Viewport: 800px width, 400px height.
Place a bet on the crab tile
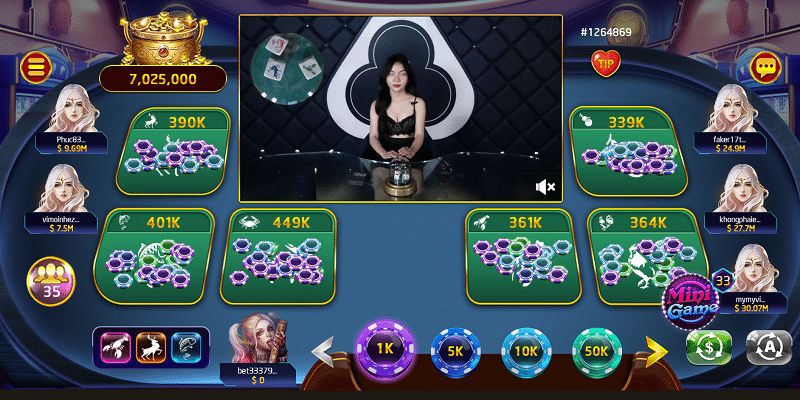pos(278,255)
